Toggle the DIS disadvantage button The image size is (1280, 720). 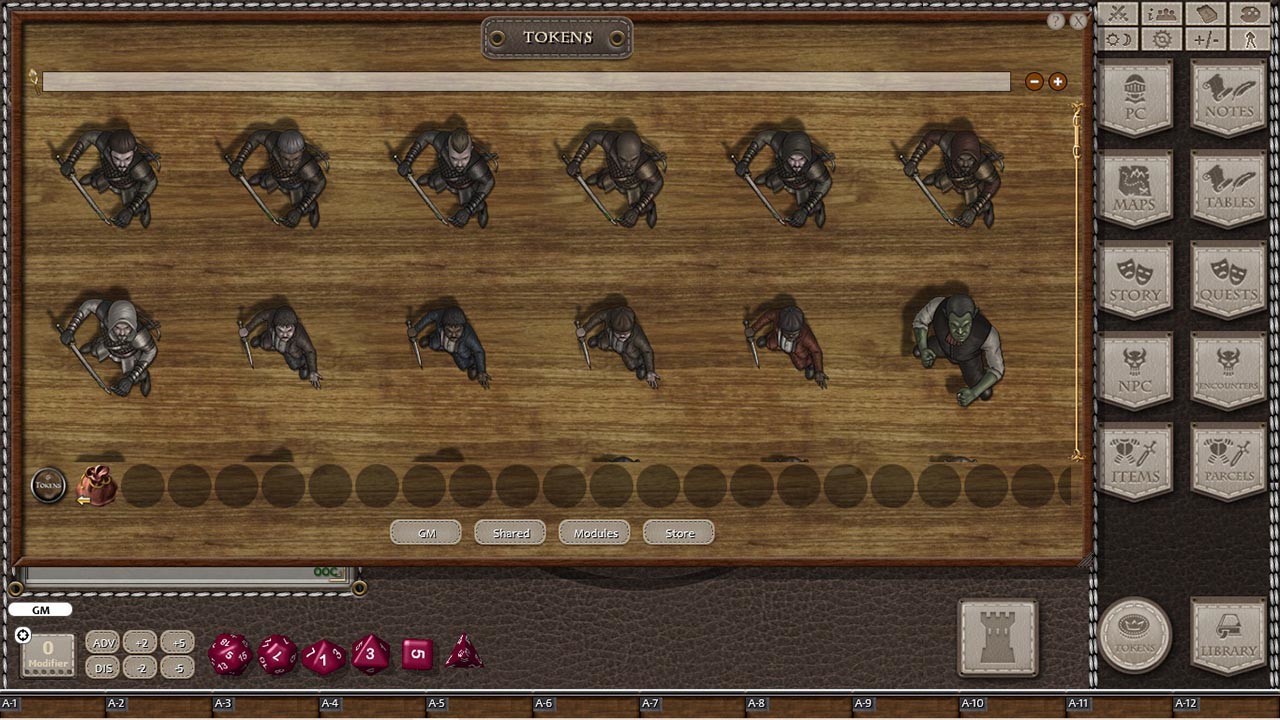pyautogui.click(x=103, y=668)
